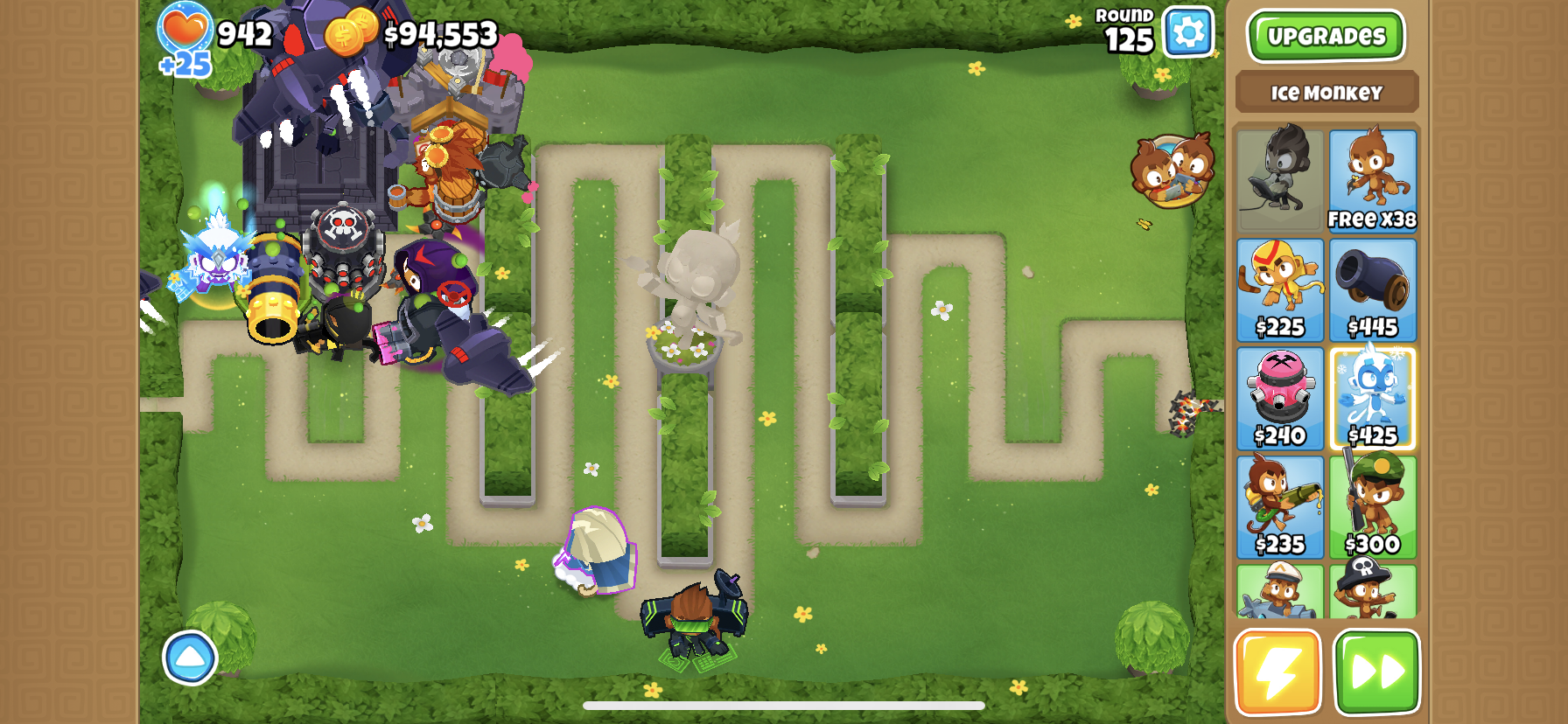Choose the Monkey Sub captain tower

[1279, 591]
